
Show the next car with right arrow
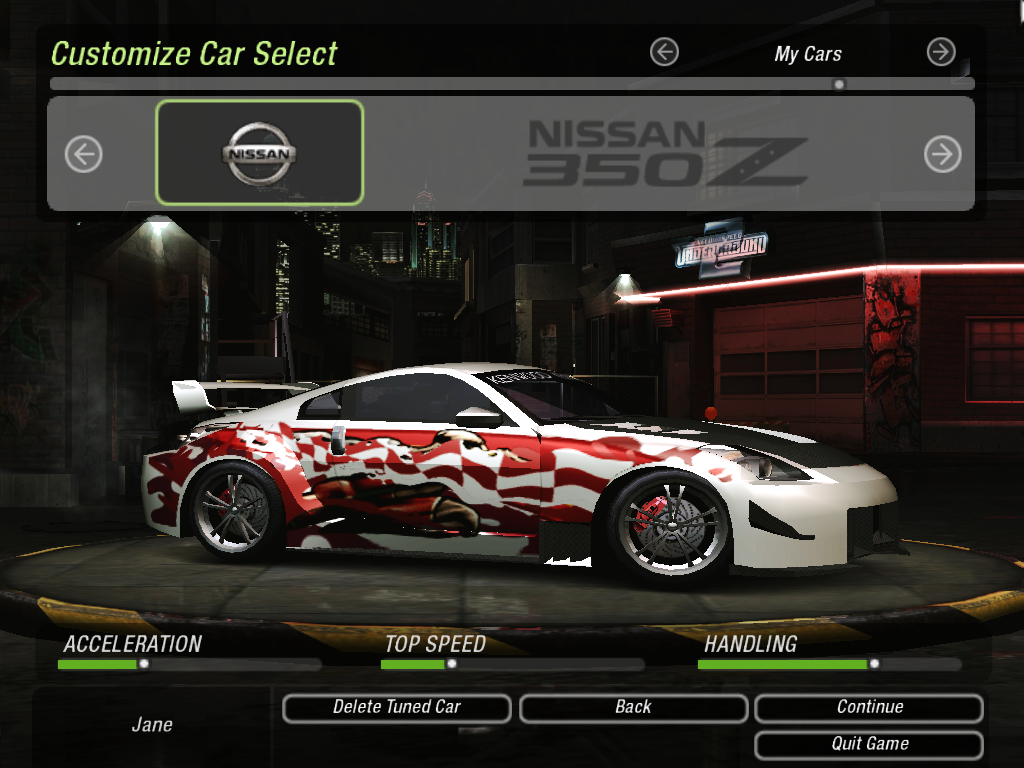[942, 154]
